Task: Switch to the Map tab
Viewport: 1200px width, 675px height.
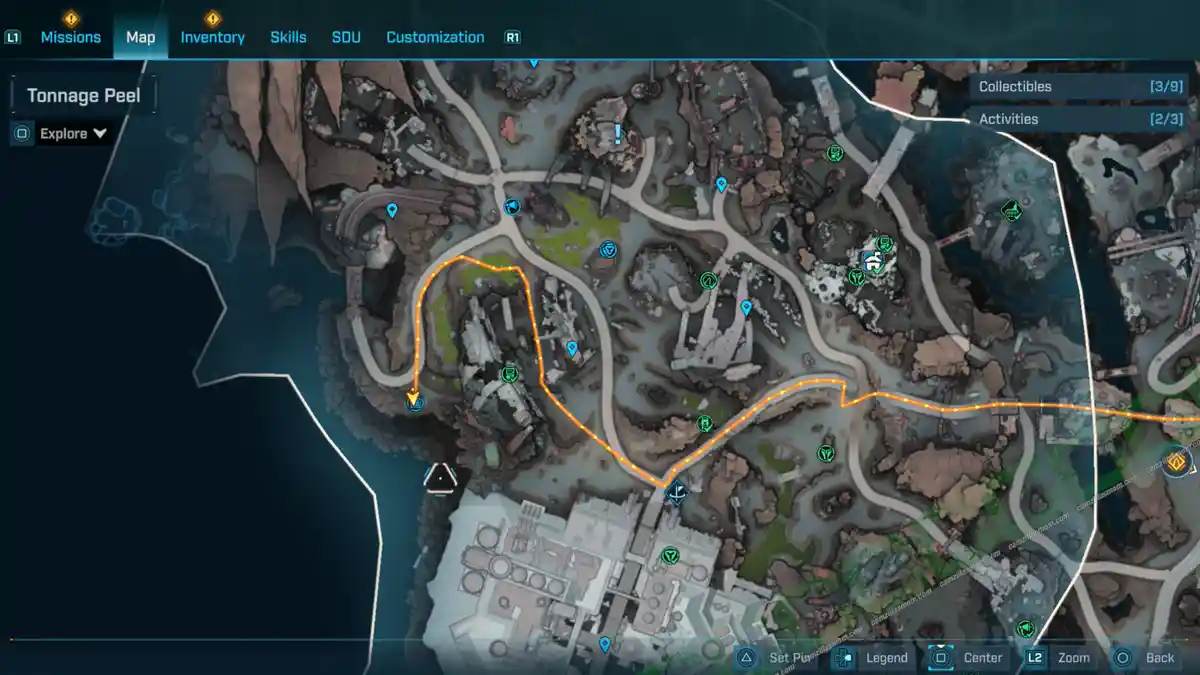Action: coord(140,37)
